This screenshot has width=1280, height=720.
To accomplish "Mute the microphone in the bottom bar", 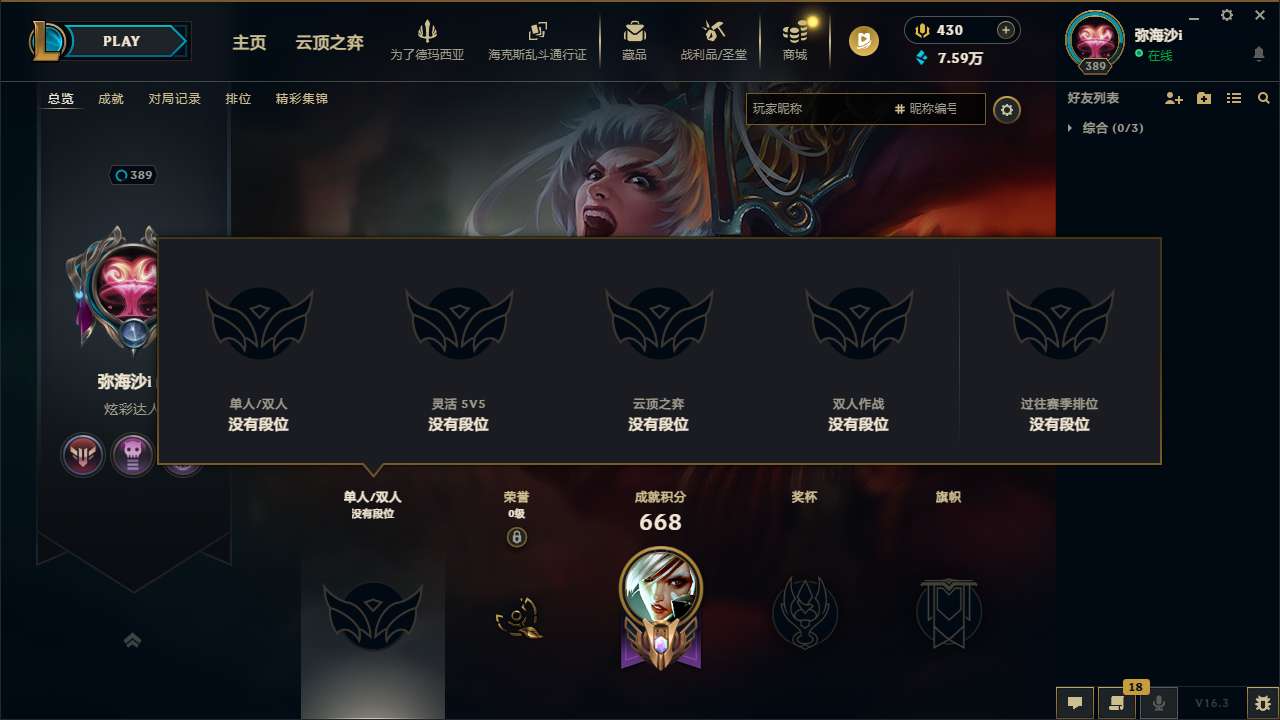I will pyautogui.click(x=1158, y=703).
